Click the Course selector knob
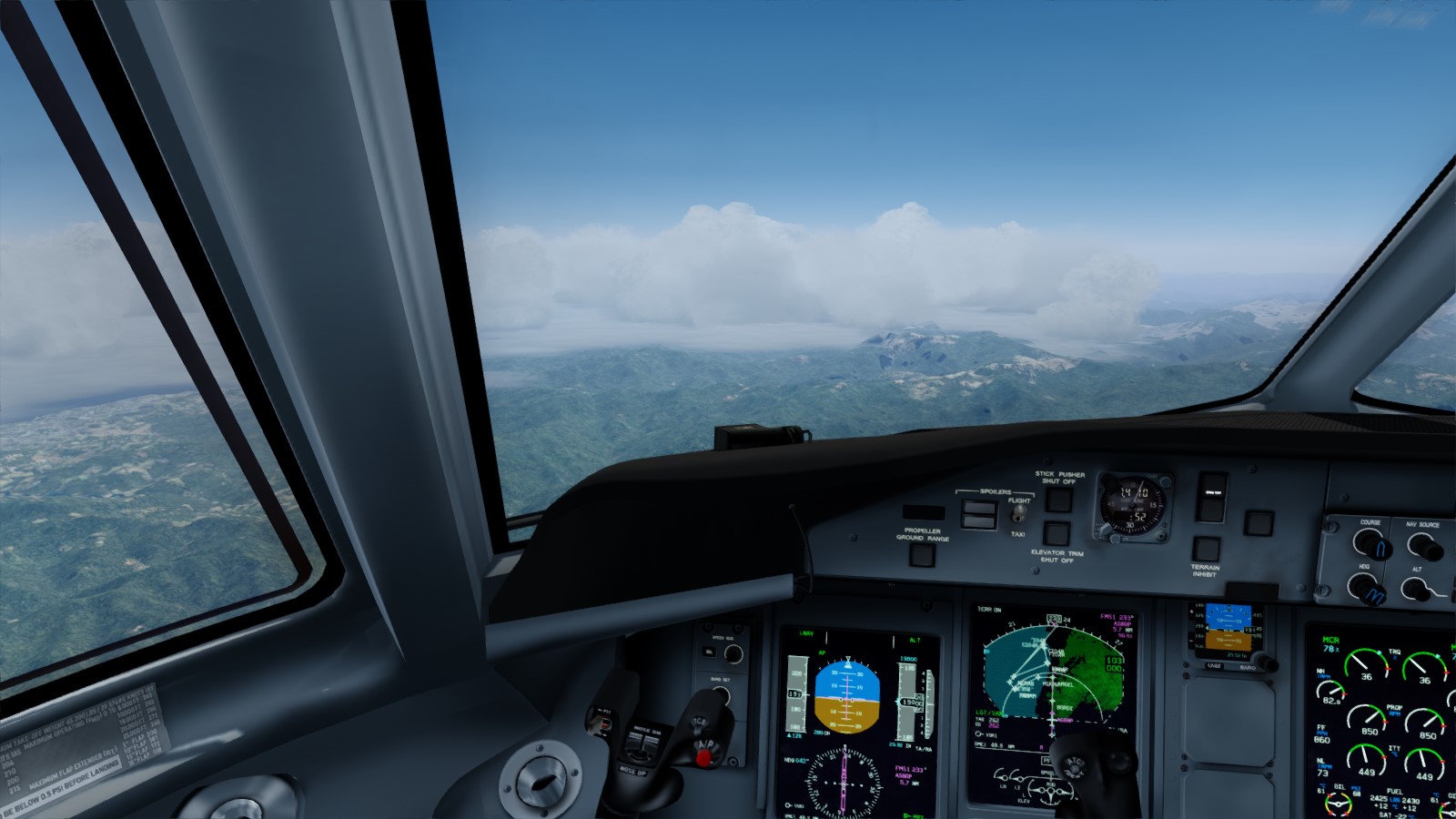Image resolution: width=1456 pixels, height=819 pixels. [1370, 545]
